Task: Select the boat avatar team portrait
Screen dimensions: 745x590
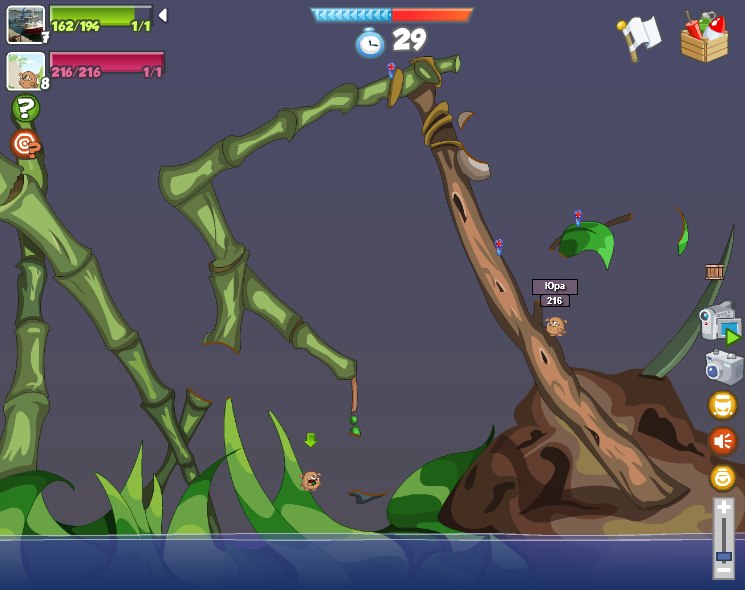Action: coord(25,24)
